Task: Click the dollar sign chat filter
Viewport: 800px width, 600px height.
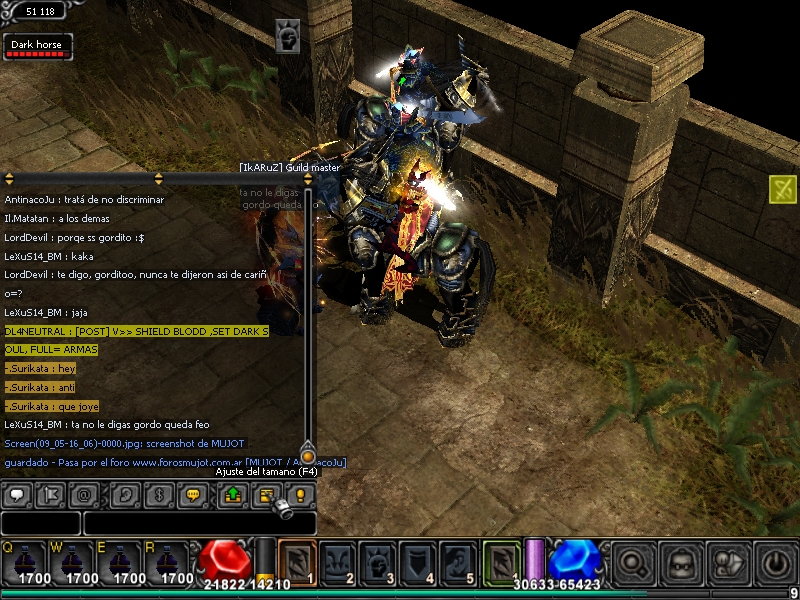Action: pyautogui.click(x=158, y=494)
